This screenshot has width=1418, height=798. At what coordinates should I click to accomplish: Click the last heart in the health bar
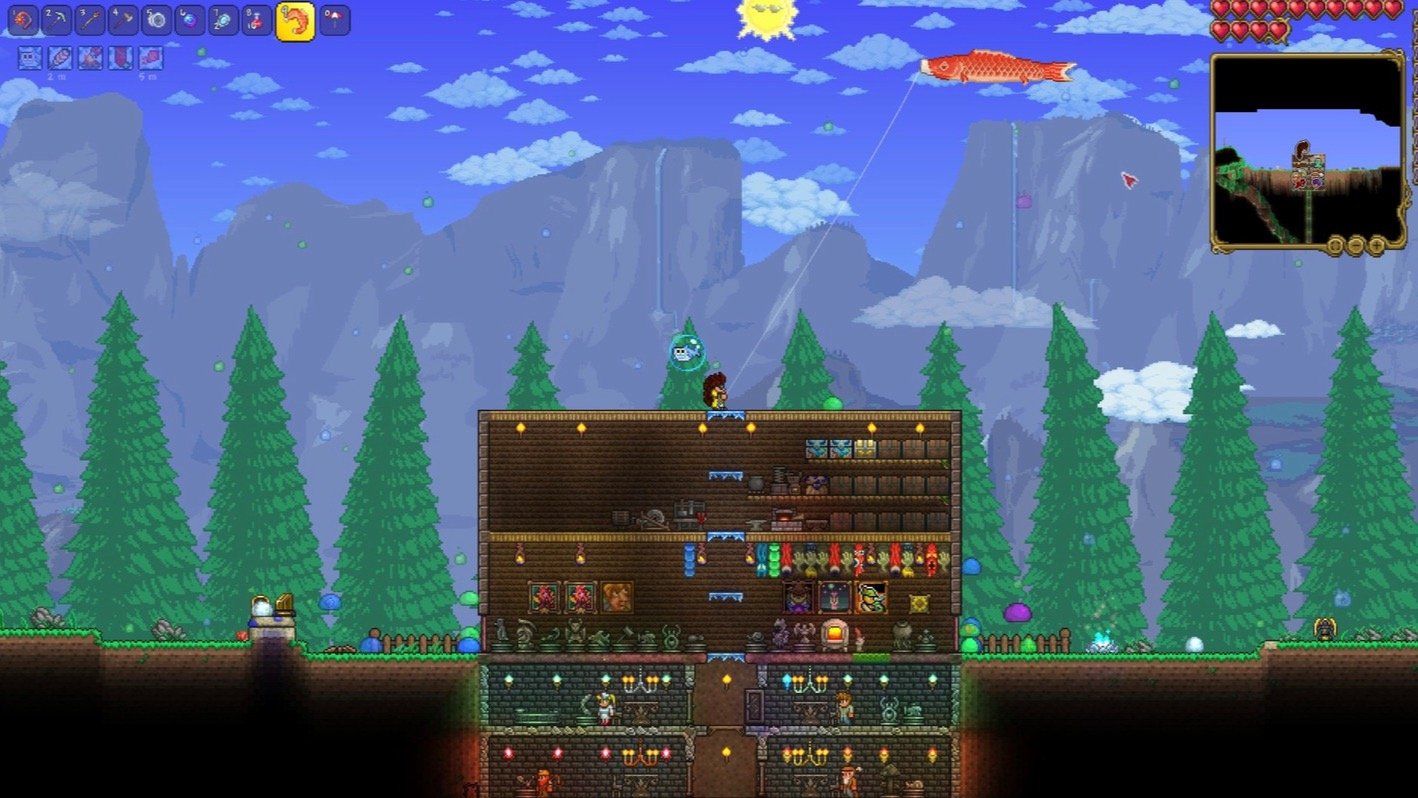coord(1277,29)
